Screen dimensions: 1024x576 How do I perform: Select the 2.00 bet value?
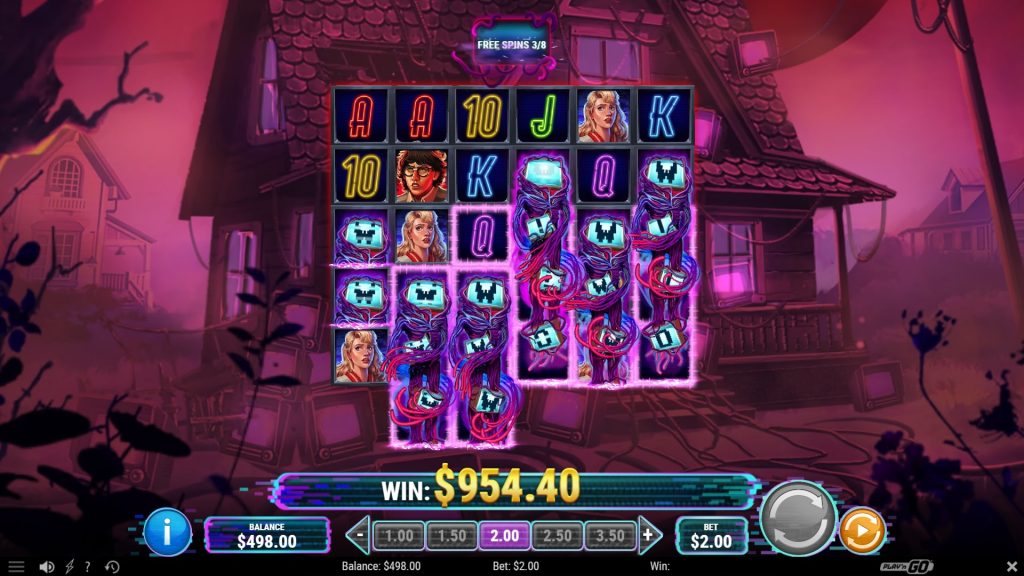tap(504, 536)
